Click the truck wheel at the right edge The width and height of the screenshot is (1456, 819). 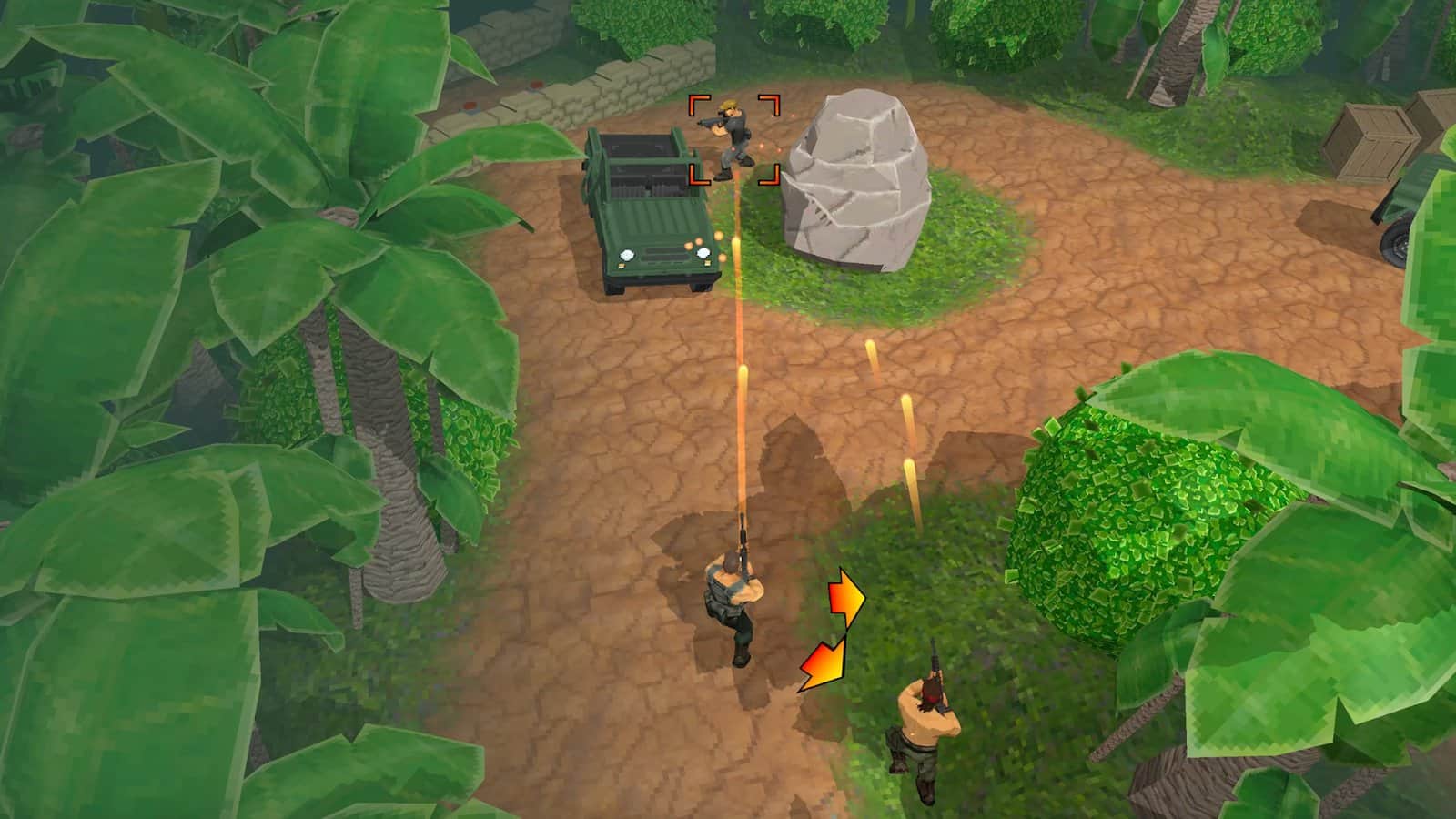(x=1392, y=241)
